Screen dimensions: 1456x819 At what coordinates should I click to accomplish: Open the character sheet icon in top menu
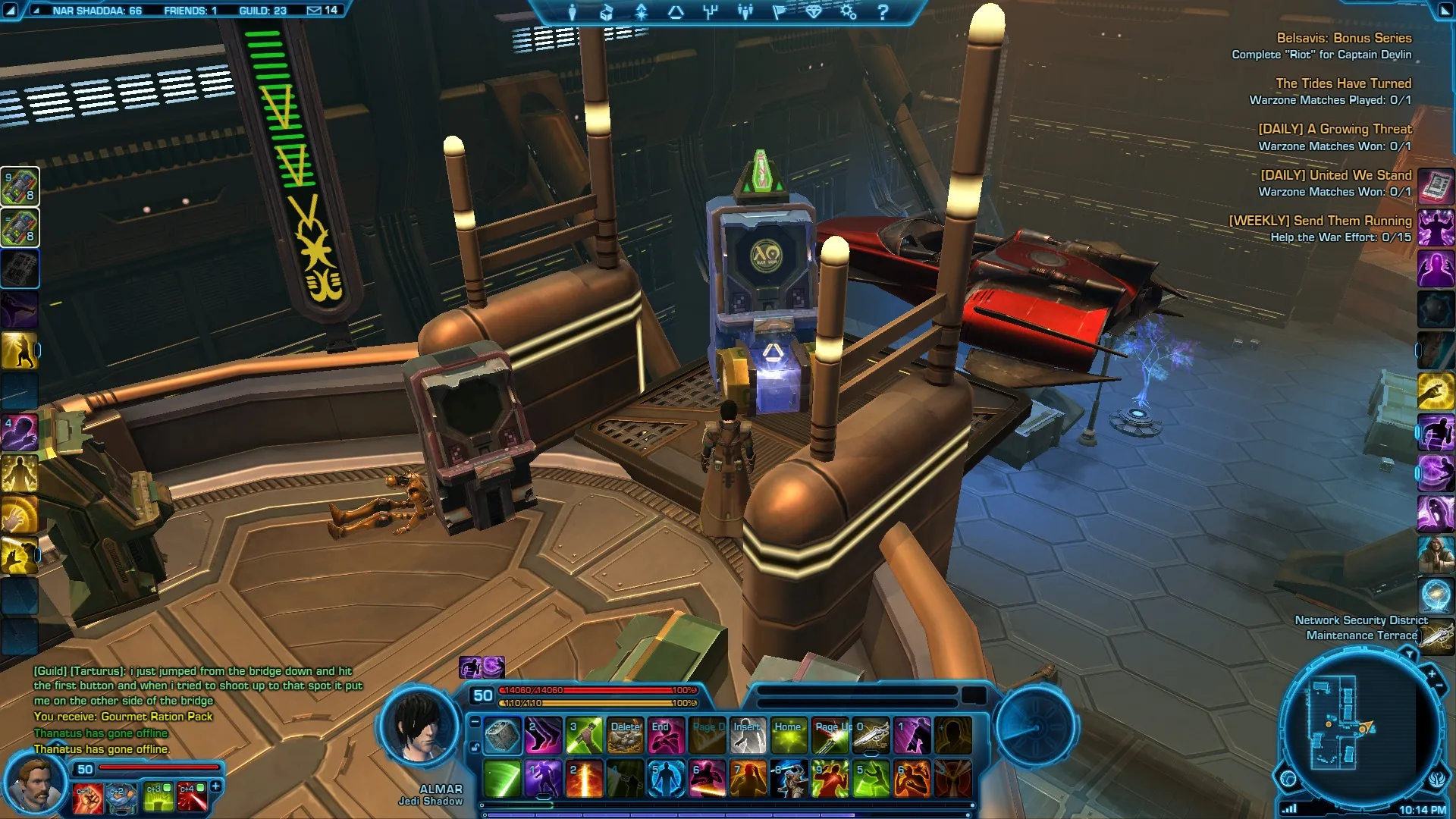(573, 12)
